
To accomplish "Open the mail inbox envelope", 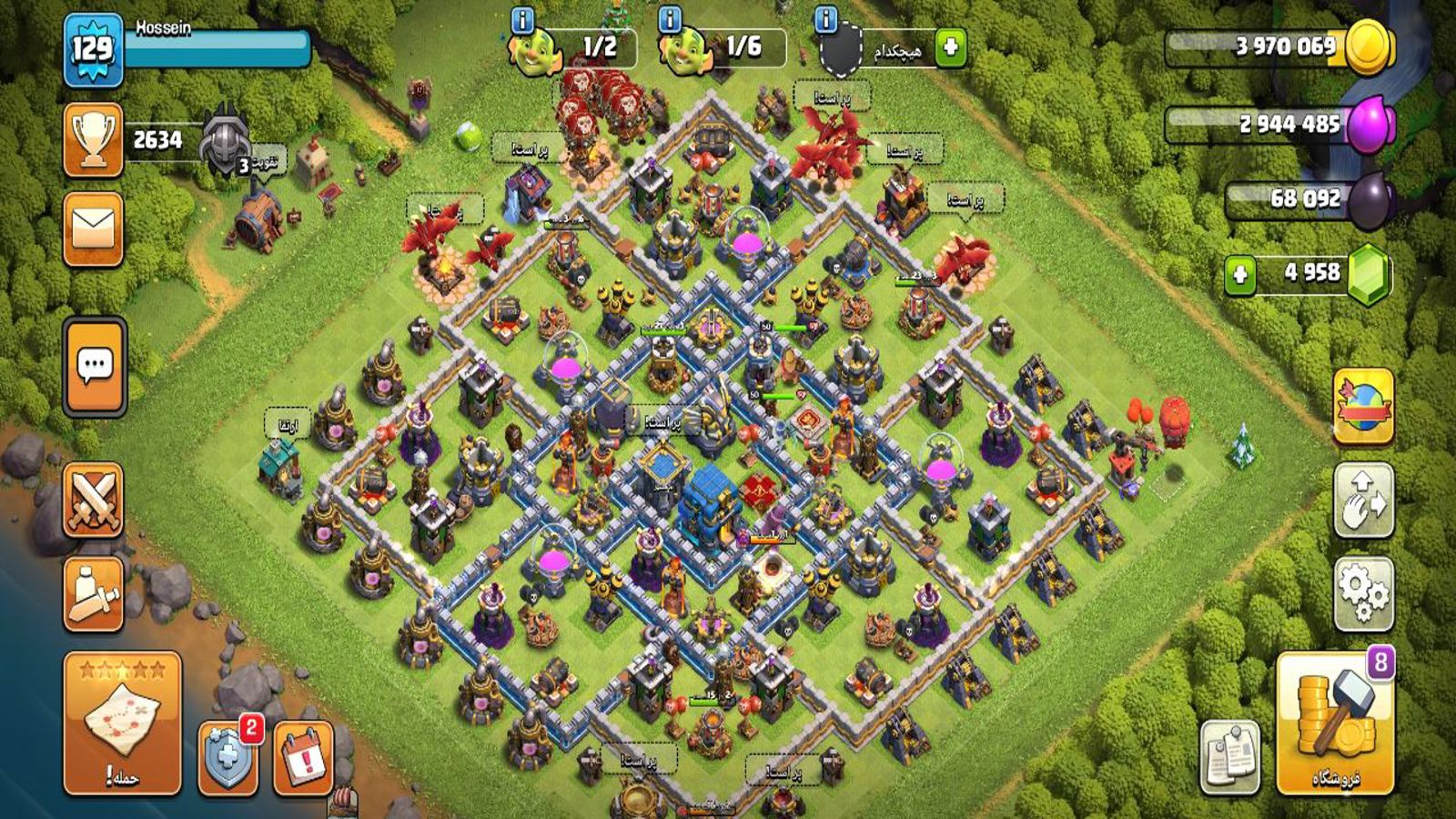I will click(94, 228).
